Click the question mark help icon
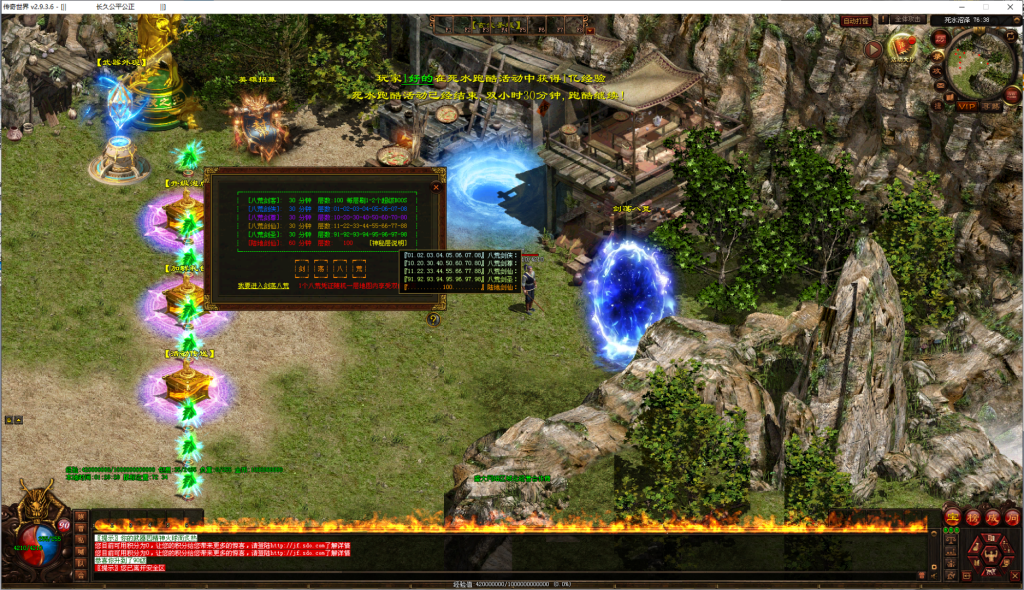Image resolution: width=1024 pixels, height=590 pixels. 433,319
